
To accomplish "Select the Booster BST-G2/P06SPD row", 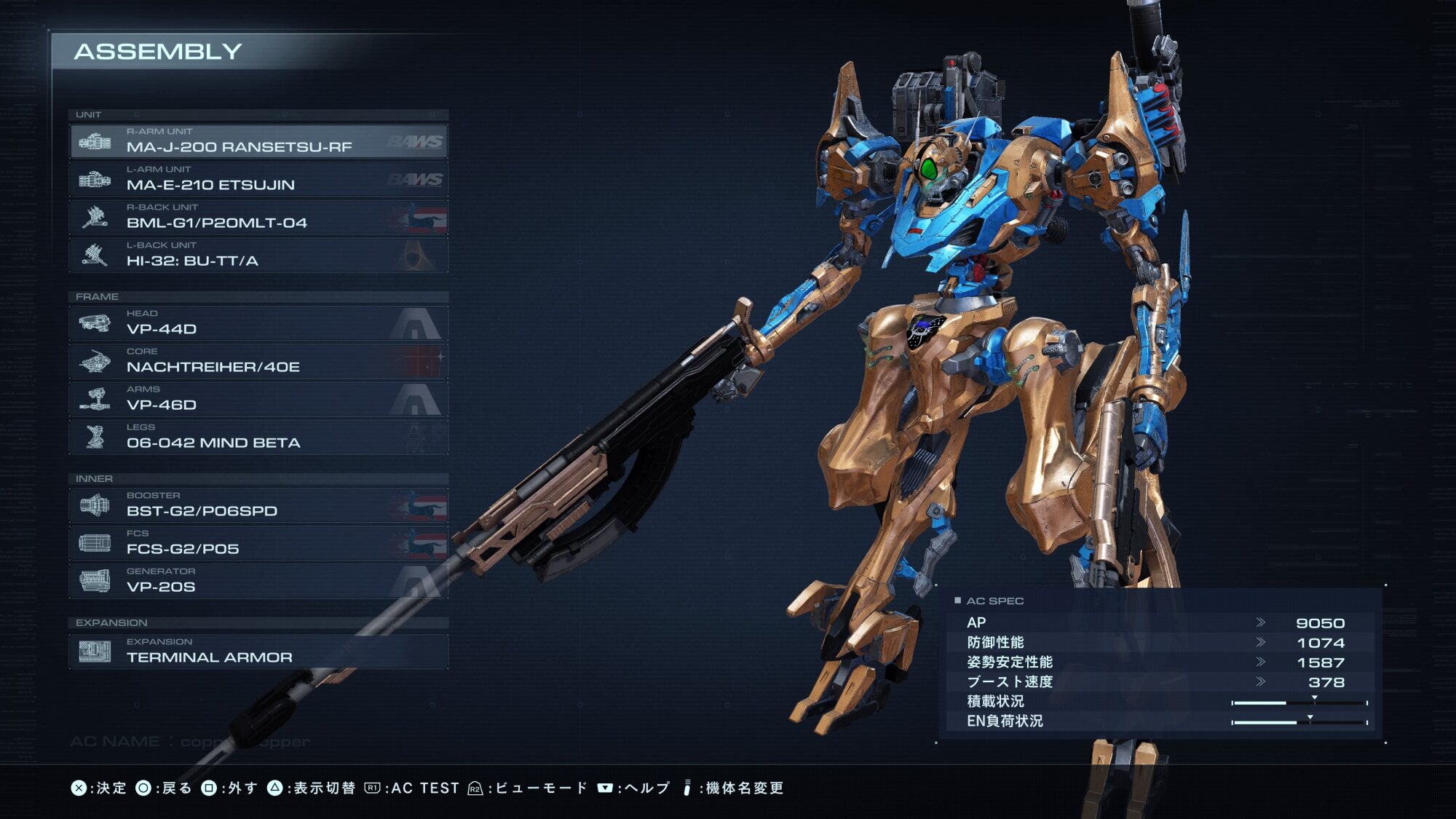I will (258, 505).
